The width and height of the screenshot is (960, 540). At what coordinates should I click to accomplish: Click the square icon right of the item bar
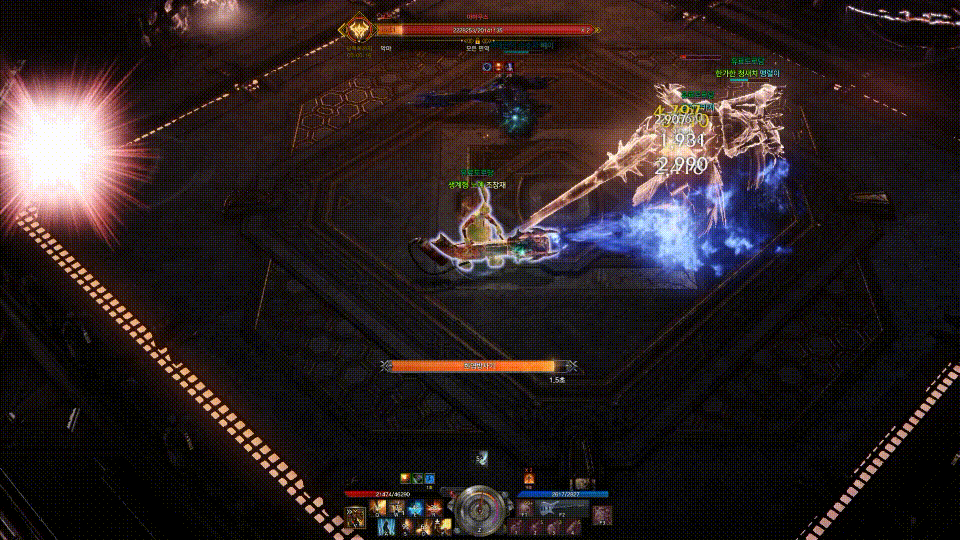point(601,515)
